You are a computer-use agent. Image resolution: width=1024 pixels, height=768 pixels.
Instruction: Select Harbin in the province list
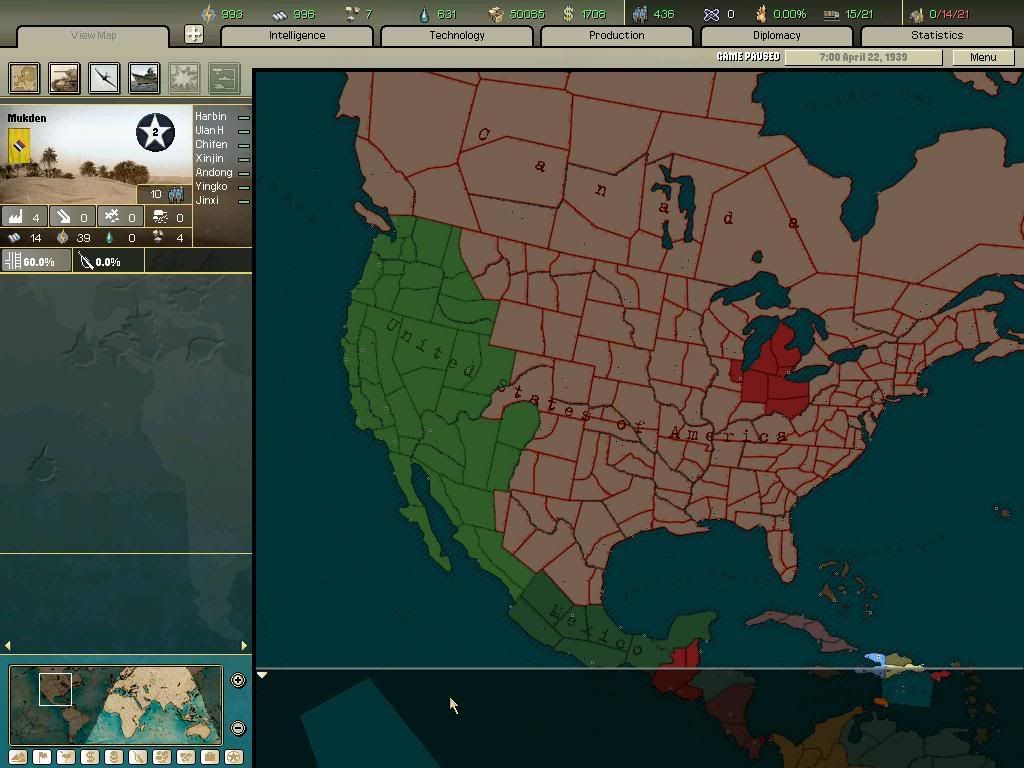(211, 117)
